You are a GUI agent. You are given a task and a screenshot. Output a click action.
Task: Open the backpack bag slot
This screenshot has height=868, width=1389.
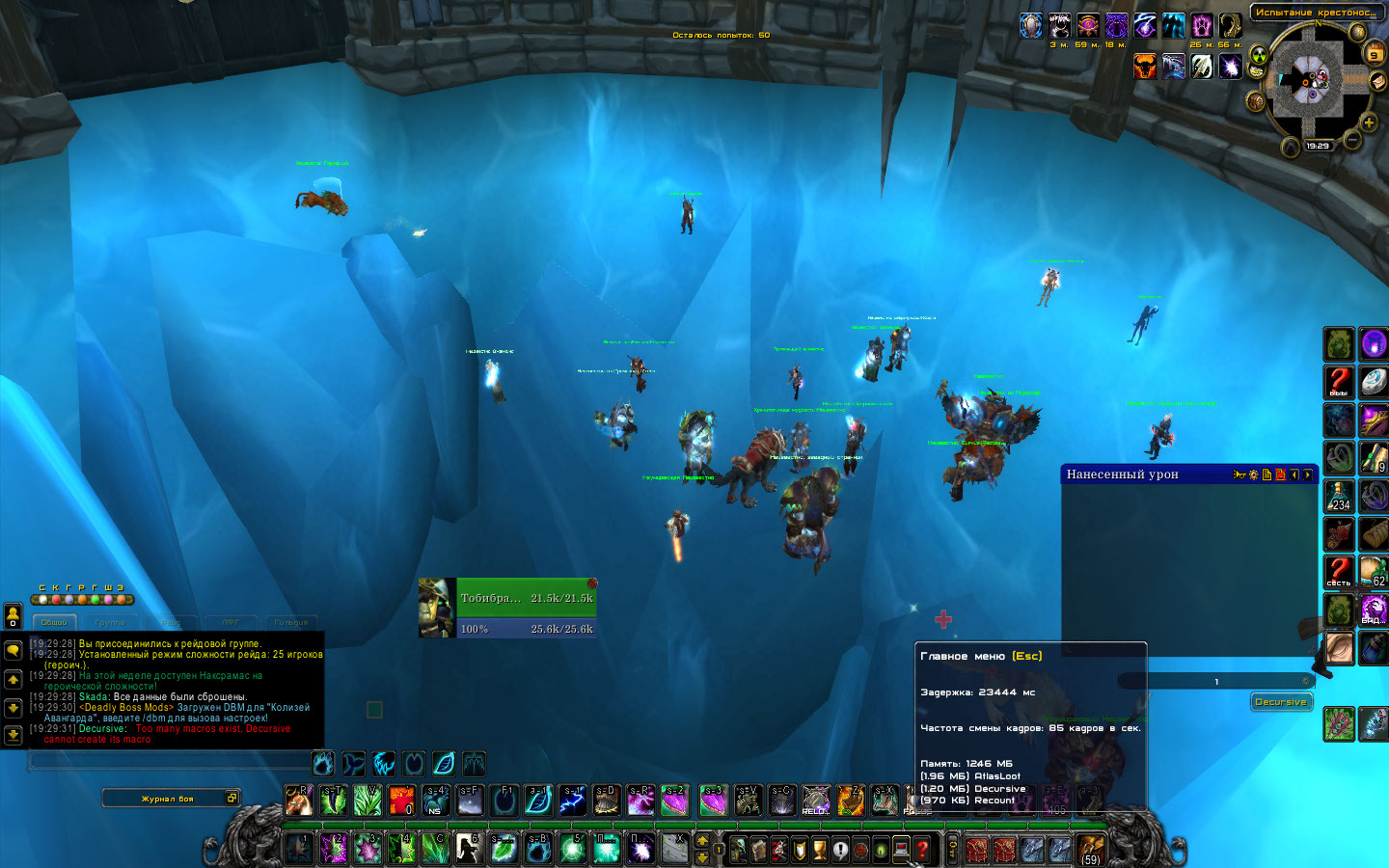pyautogui.click(x=1091, y=849)
